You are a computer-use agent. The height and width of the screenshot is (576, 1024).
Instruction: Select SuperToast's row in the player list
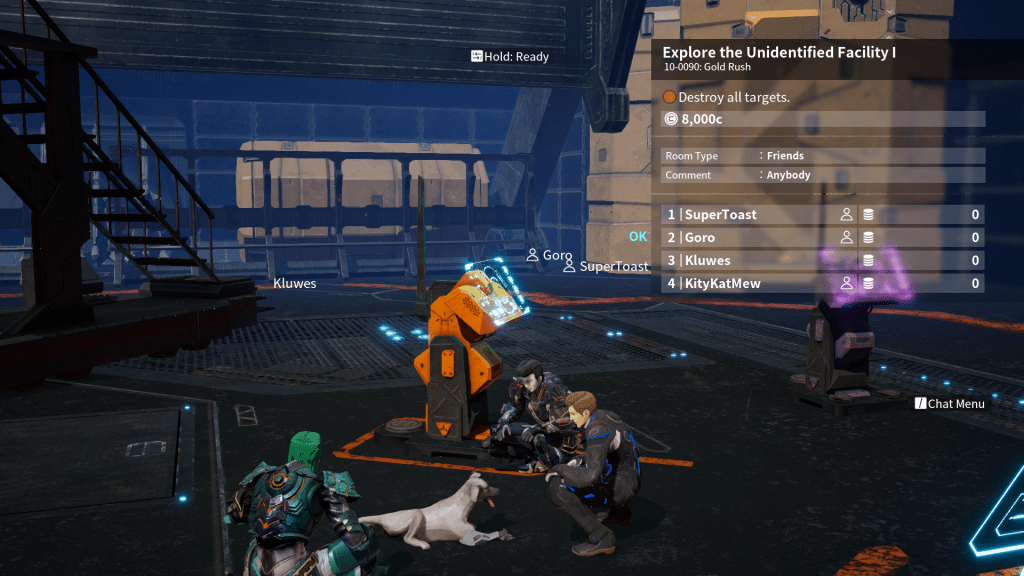coord(822,215)
